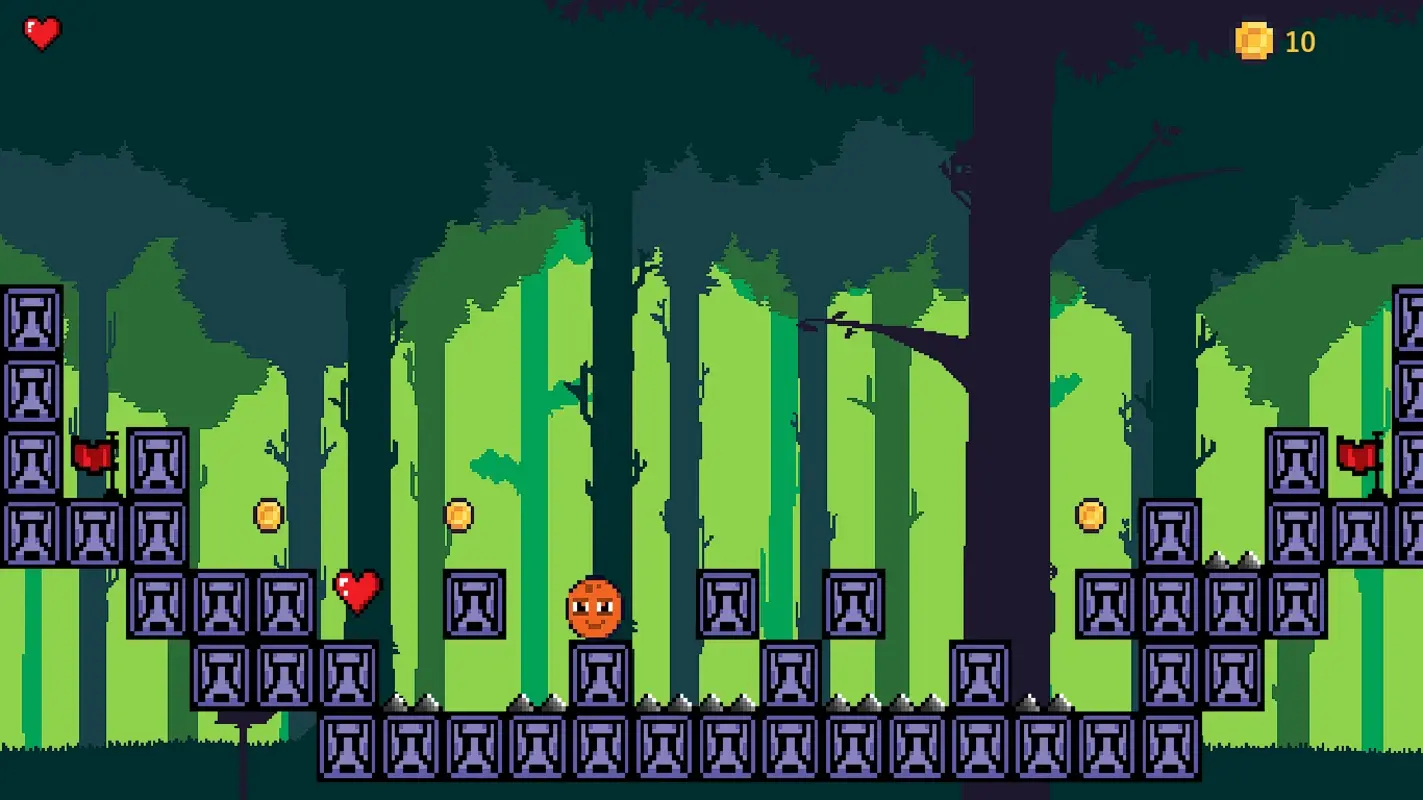Collect the floating heart pickup
1423x800 pixels.
[355, 590]
